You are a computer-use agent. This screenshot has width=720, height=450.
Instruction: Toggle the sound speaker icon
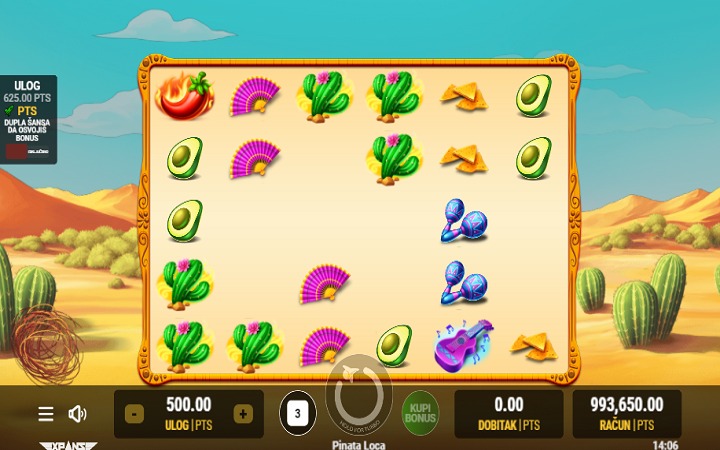[77, 414]
